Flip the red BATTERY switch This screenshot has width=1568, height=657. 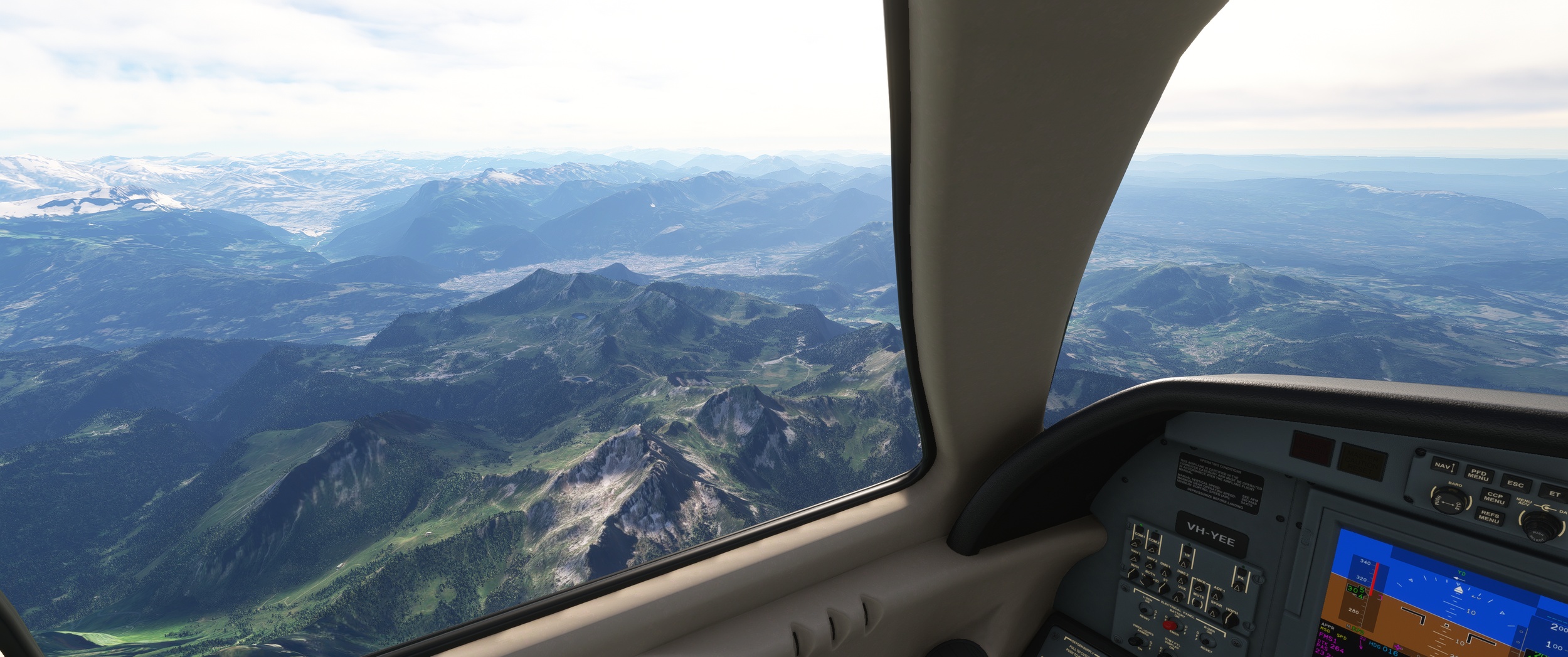point(1170,625)
